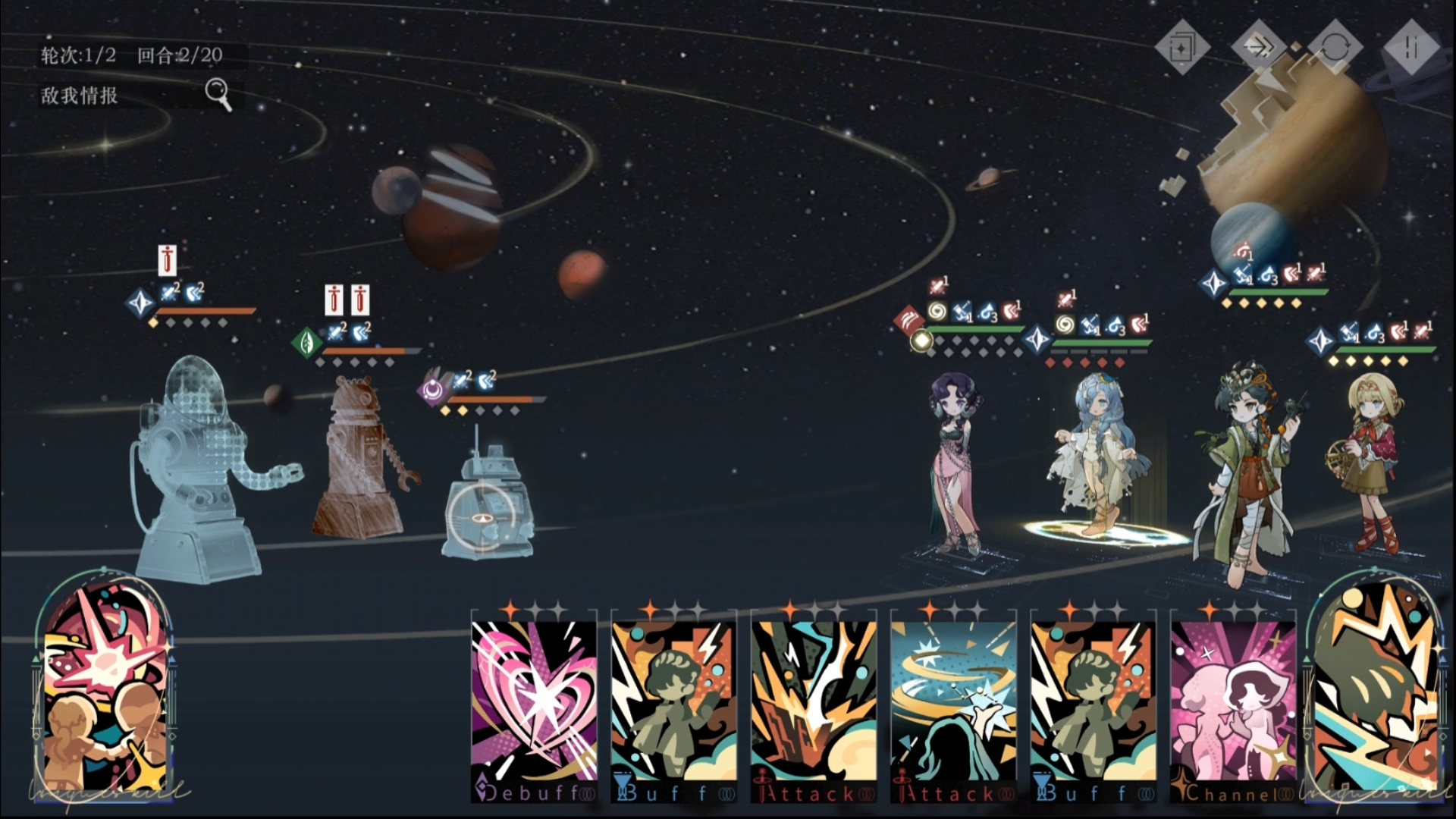Screen dimensions: 1456x819
Task: Pause the battle with the pause button
Action: pos(1410,49)
